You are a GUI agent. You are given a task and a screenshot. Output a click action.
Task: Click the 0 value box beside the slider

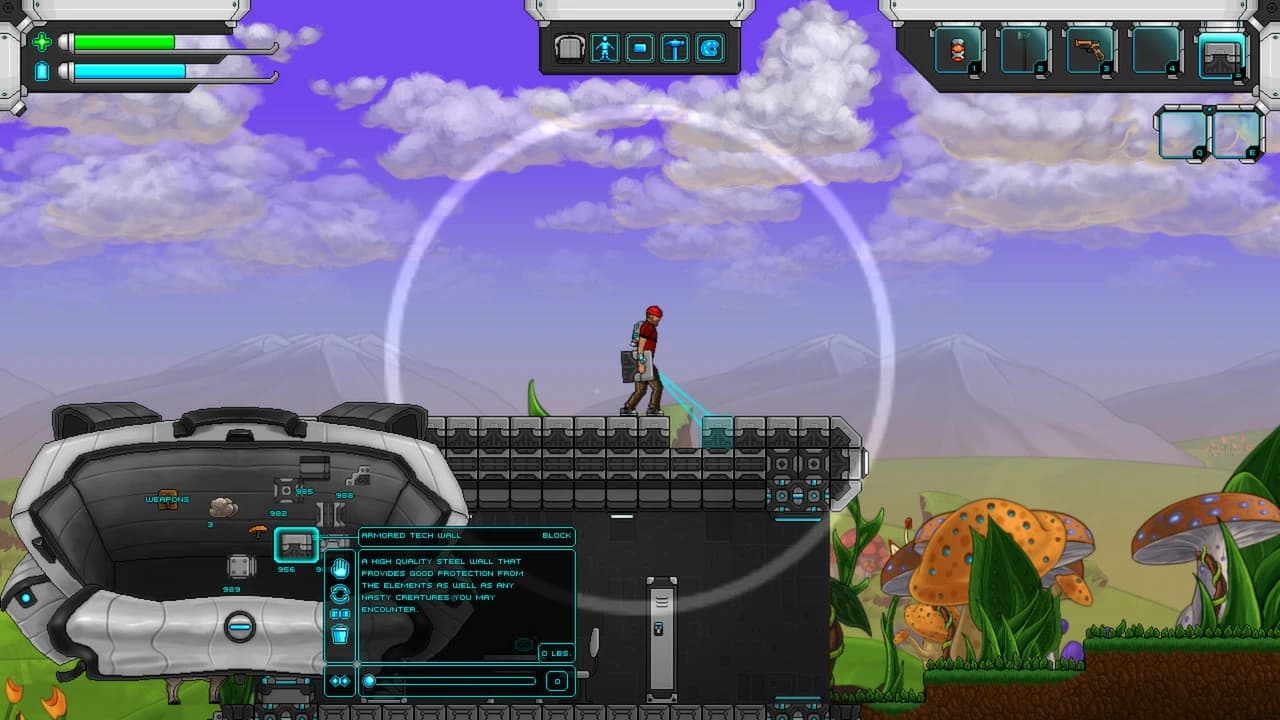(x=558, y=680)
